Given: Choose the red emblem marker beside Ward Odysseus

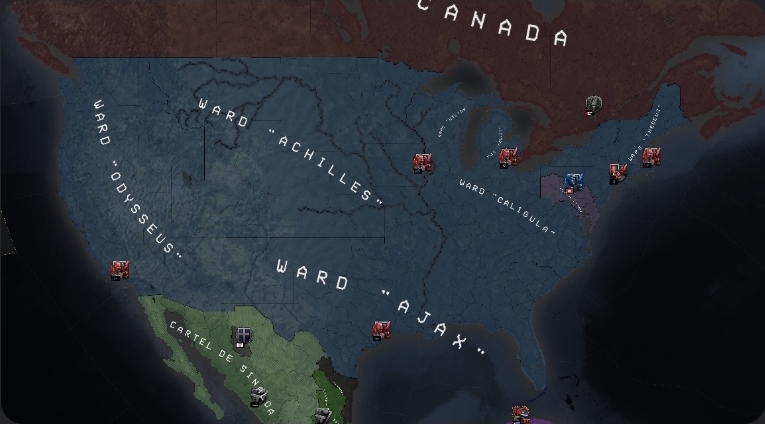Looking at the screenshot, I should point(120,269).
